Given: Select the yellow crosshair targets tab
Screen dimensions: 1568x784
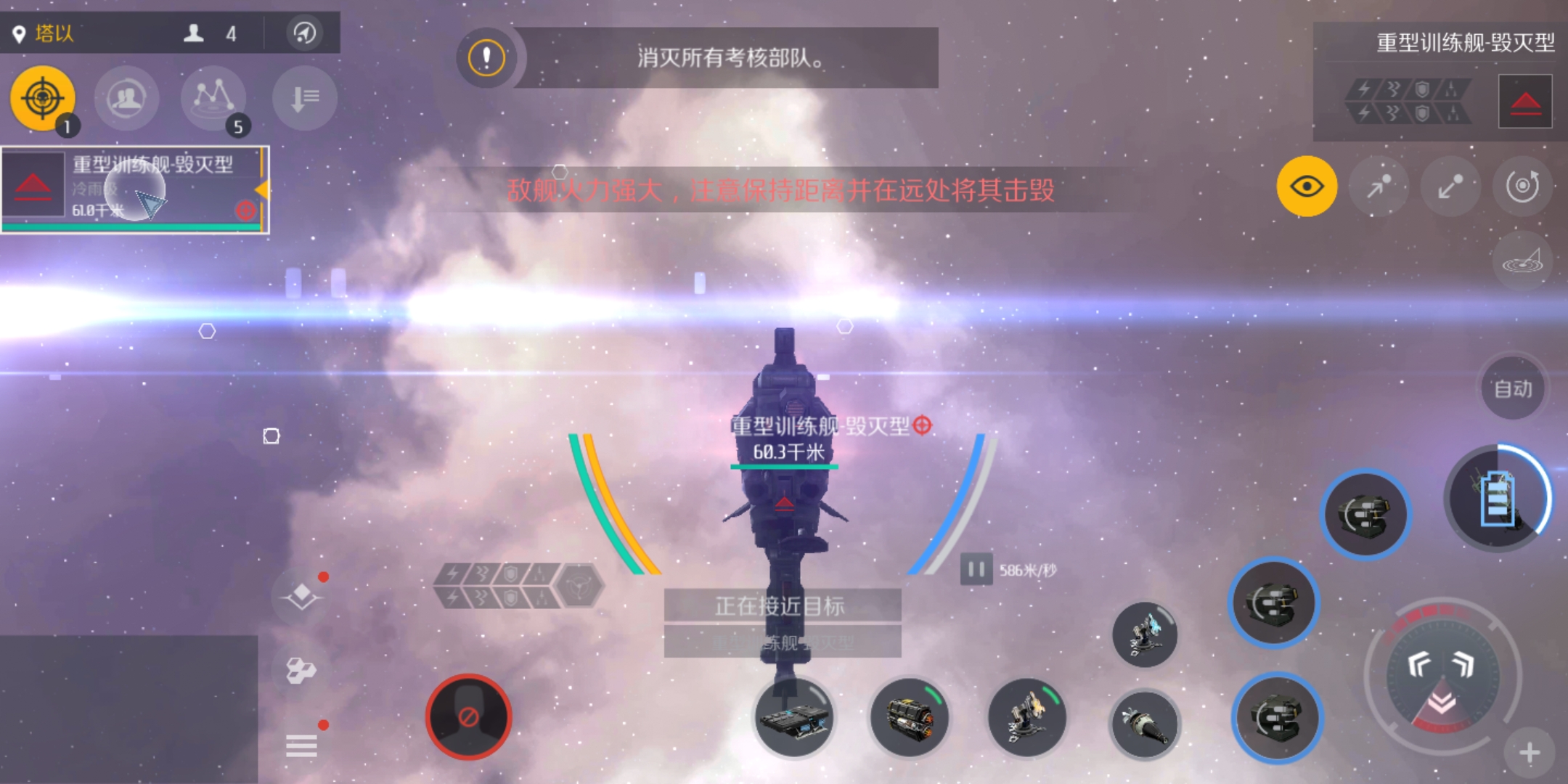Looking at the screenshot, I should (x=43, y=98).
